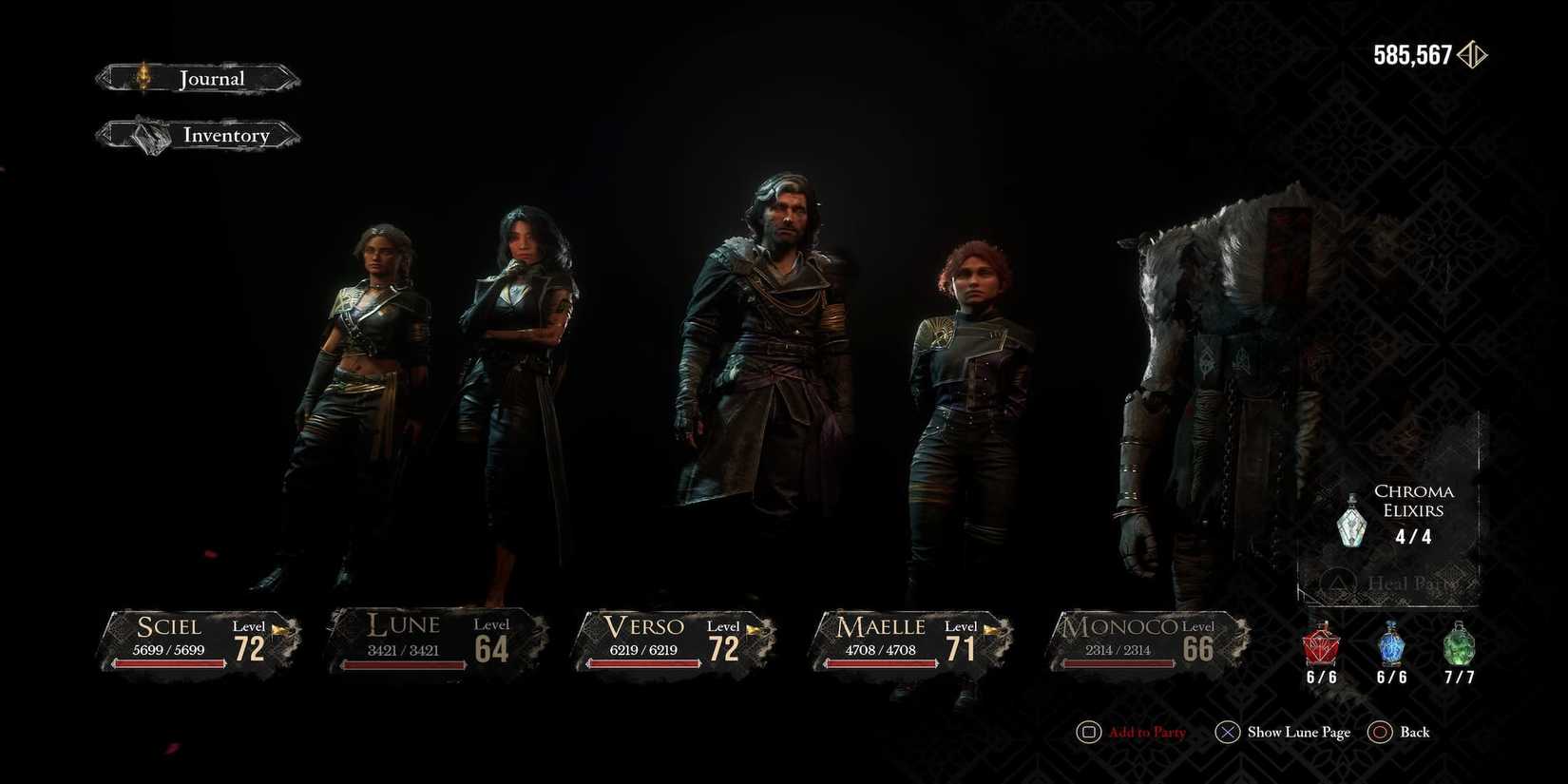Viewport: 1568px width, 784px height.
Task: Click the gold arrow beside Verso's level
Action: pos(751,629)
